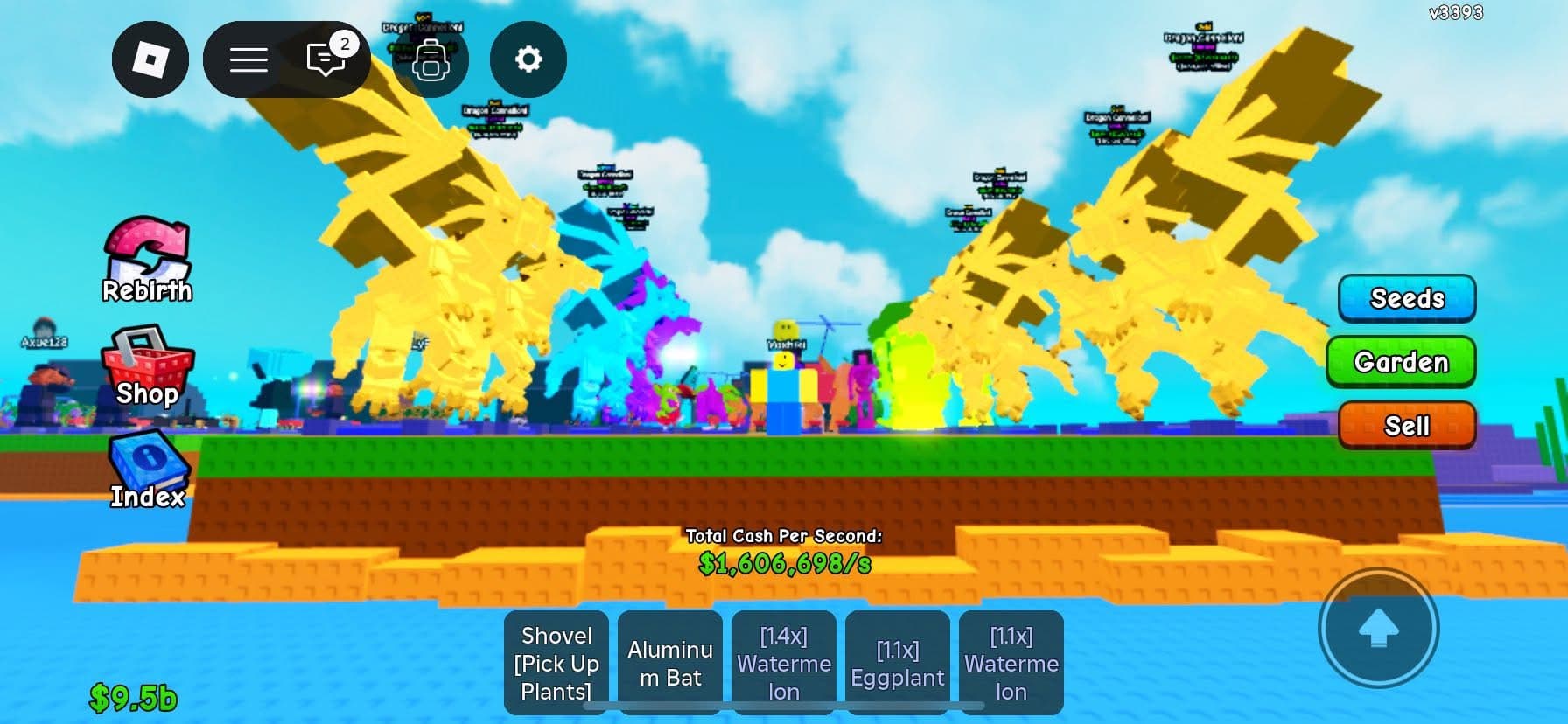Go to Seeds
Image resolution: width=1568 pixels, height=724 pixels.
point(1406,298)
